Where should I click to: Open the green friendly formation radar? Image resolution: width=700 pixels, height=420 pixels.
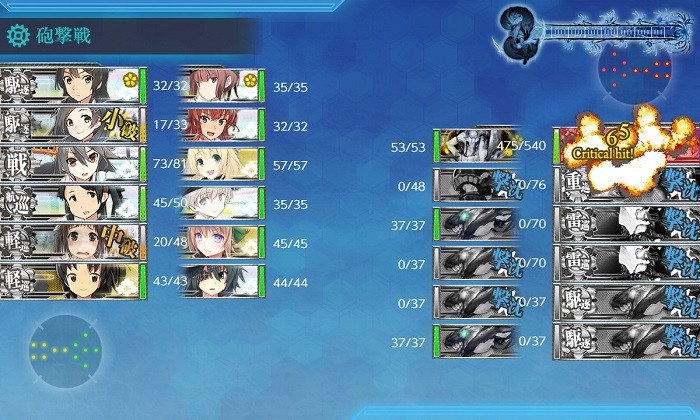pyautogui.click(x=66, y=351)
